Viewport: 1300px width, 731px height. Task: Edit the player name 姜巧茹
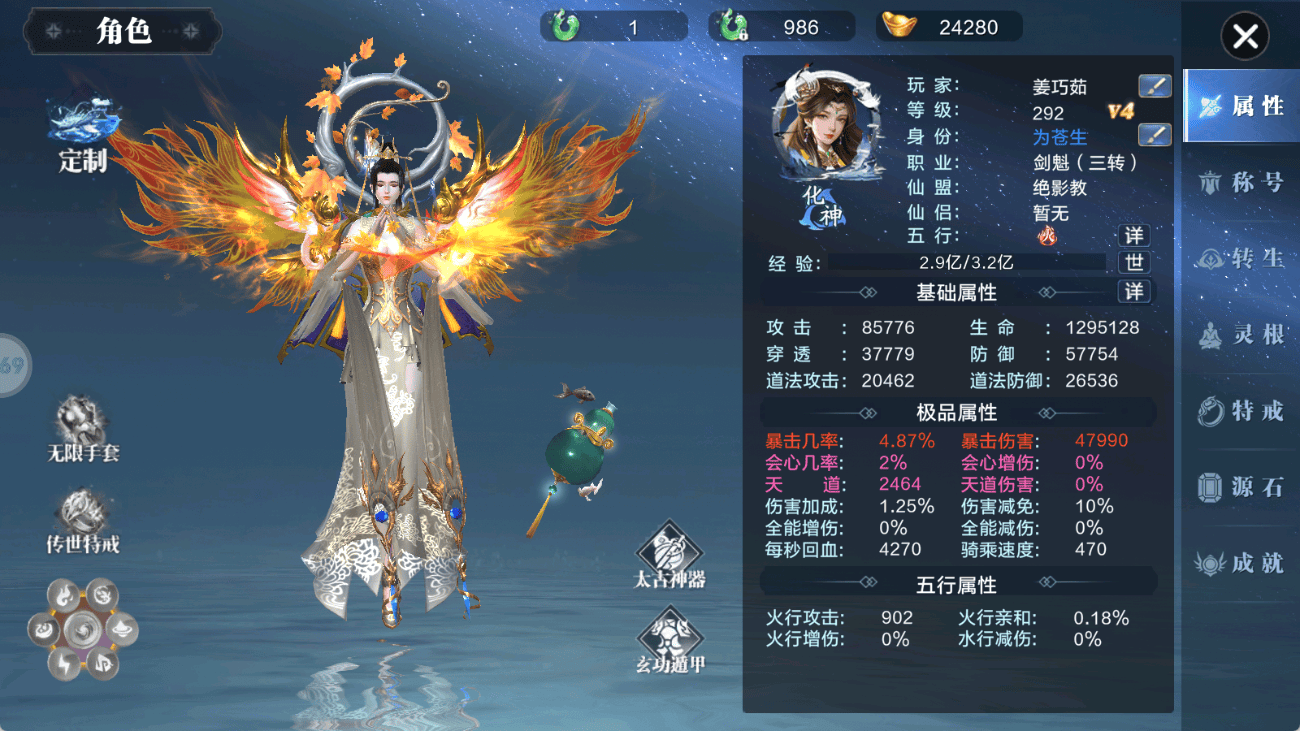[1154, 86]
